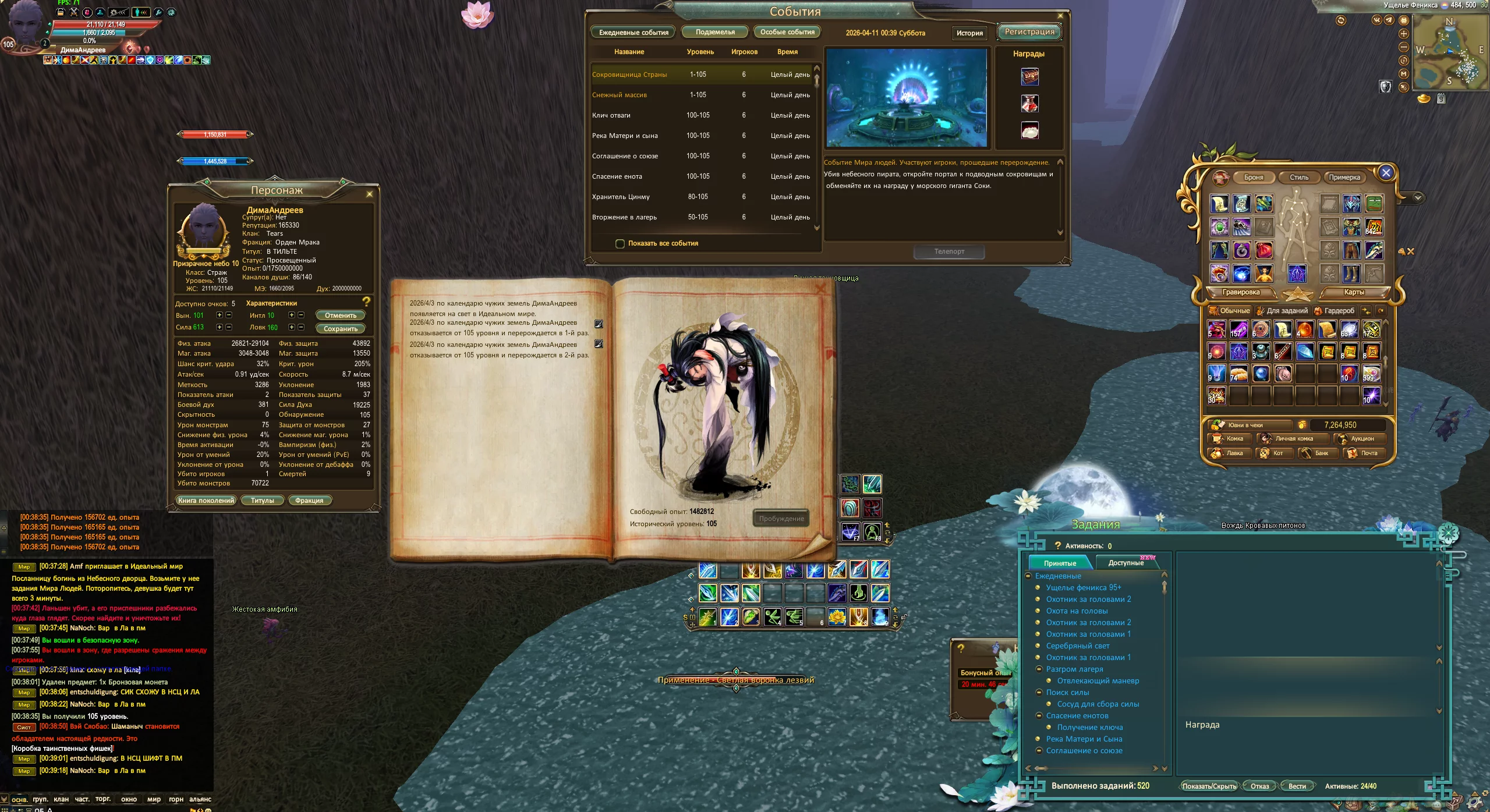Image resolution: width=1490 pixels, height=812 pixels.
Task: Switch to the Доступные quests tab
Action: tap(1126, 563)
